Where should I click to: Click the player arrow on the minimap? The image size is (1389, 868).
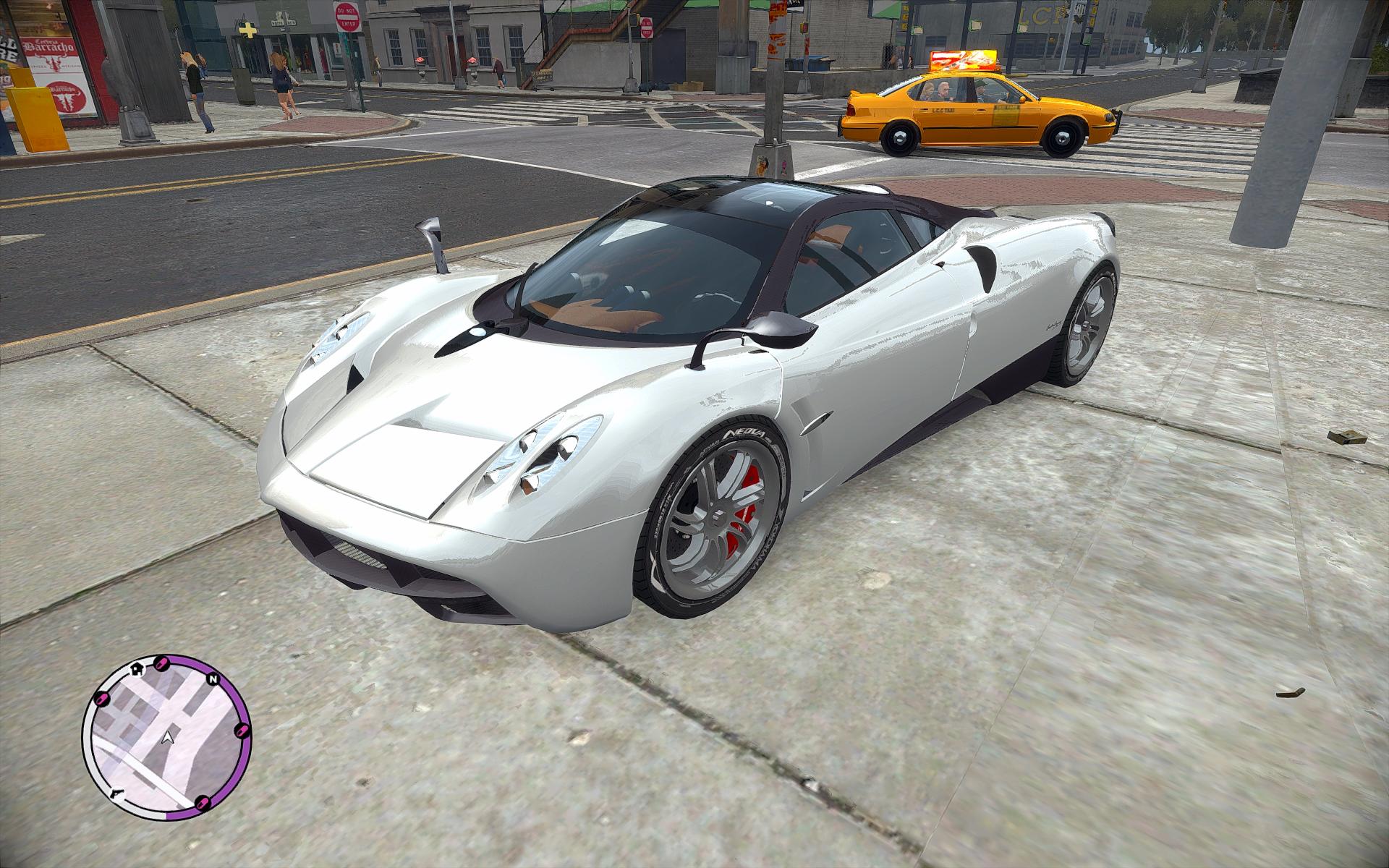coord(169,737)
